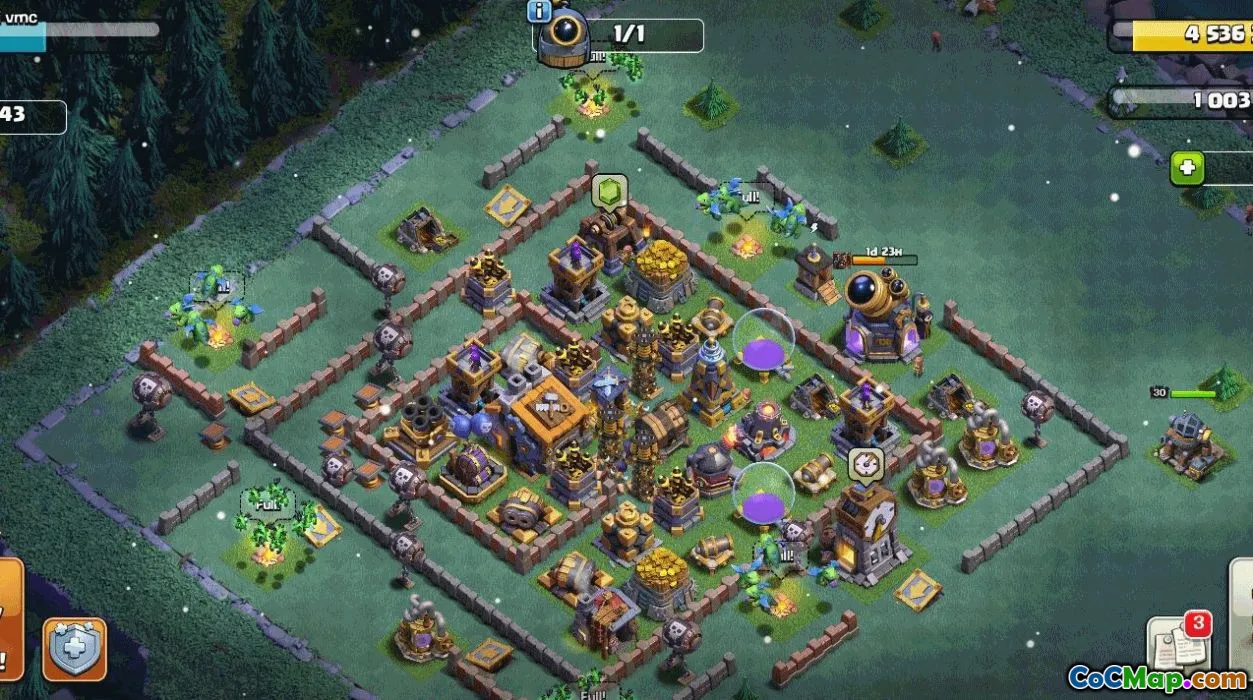
Task: Collect gems from the green gem bubble
Action: tap(609, 189)
